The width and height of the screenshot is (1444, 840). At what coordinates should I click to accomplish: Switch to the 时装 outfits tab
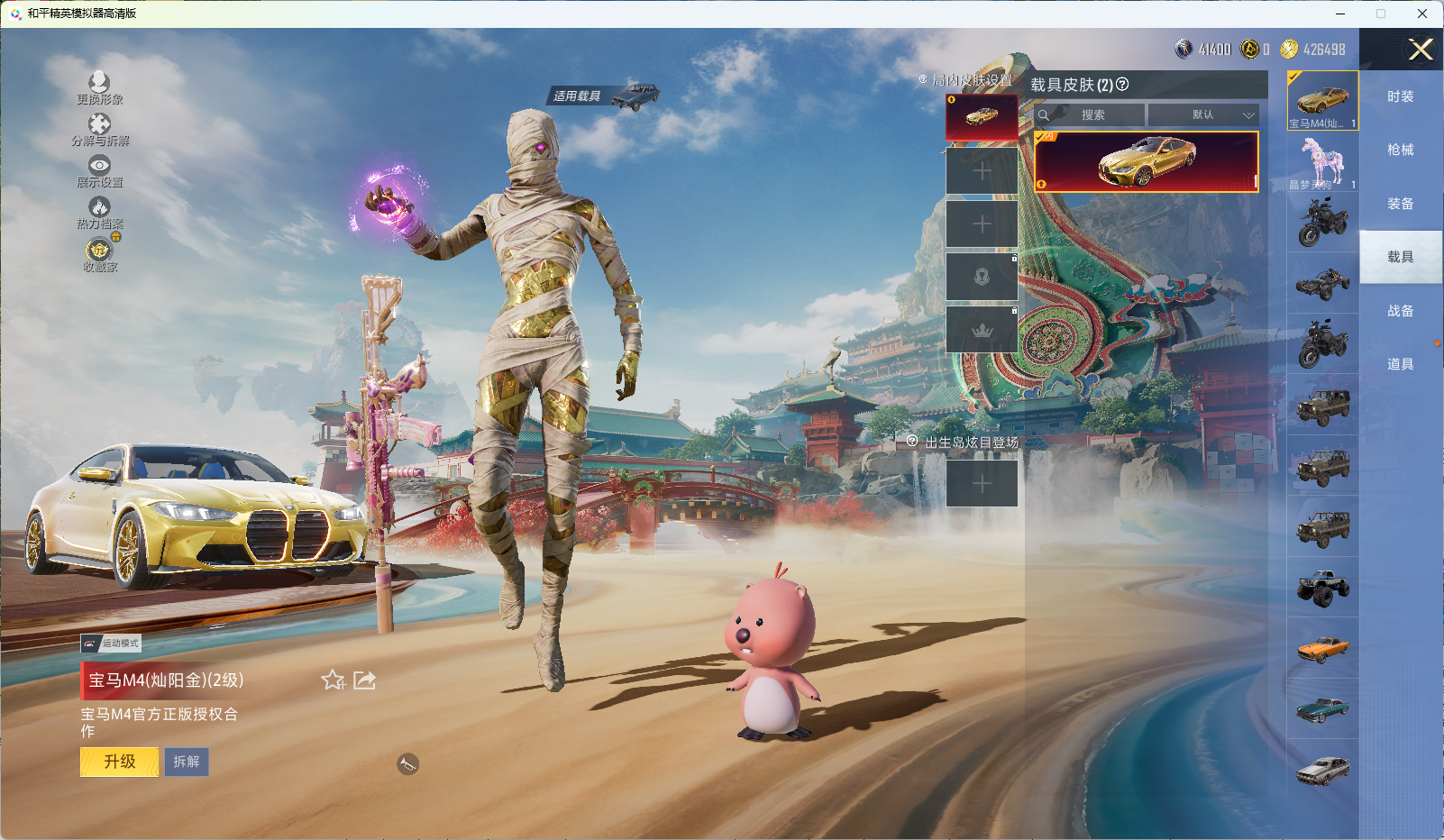click(x=1400, y=96)
